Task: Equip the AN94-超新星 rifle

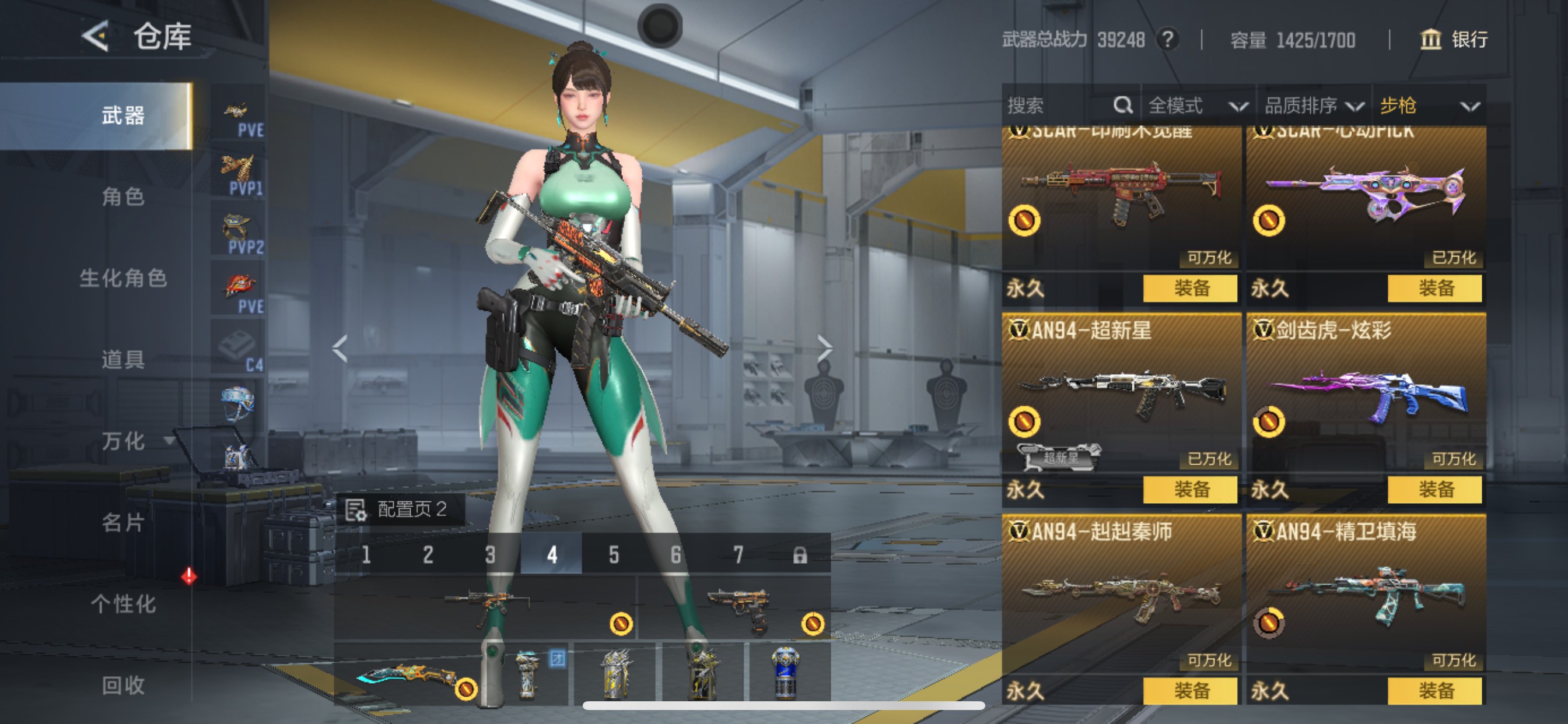Action: pyautogui.click(x=1190, y=489)
